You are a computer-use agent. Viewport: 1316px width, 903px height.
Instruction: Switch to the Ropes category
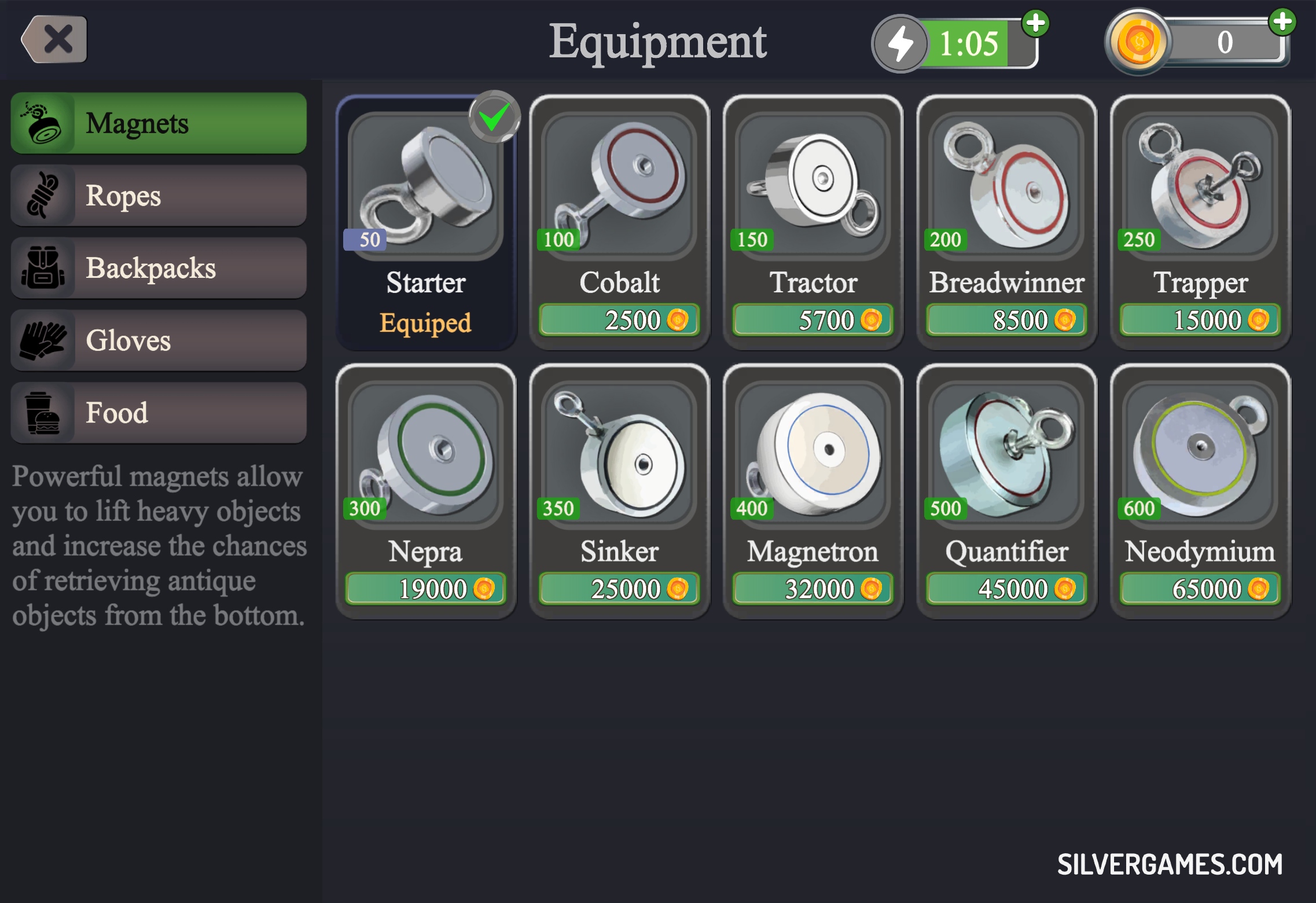pos(158,196)
